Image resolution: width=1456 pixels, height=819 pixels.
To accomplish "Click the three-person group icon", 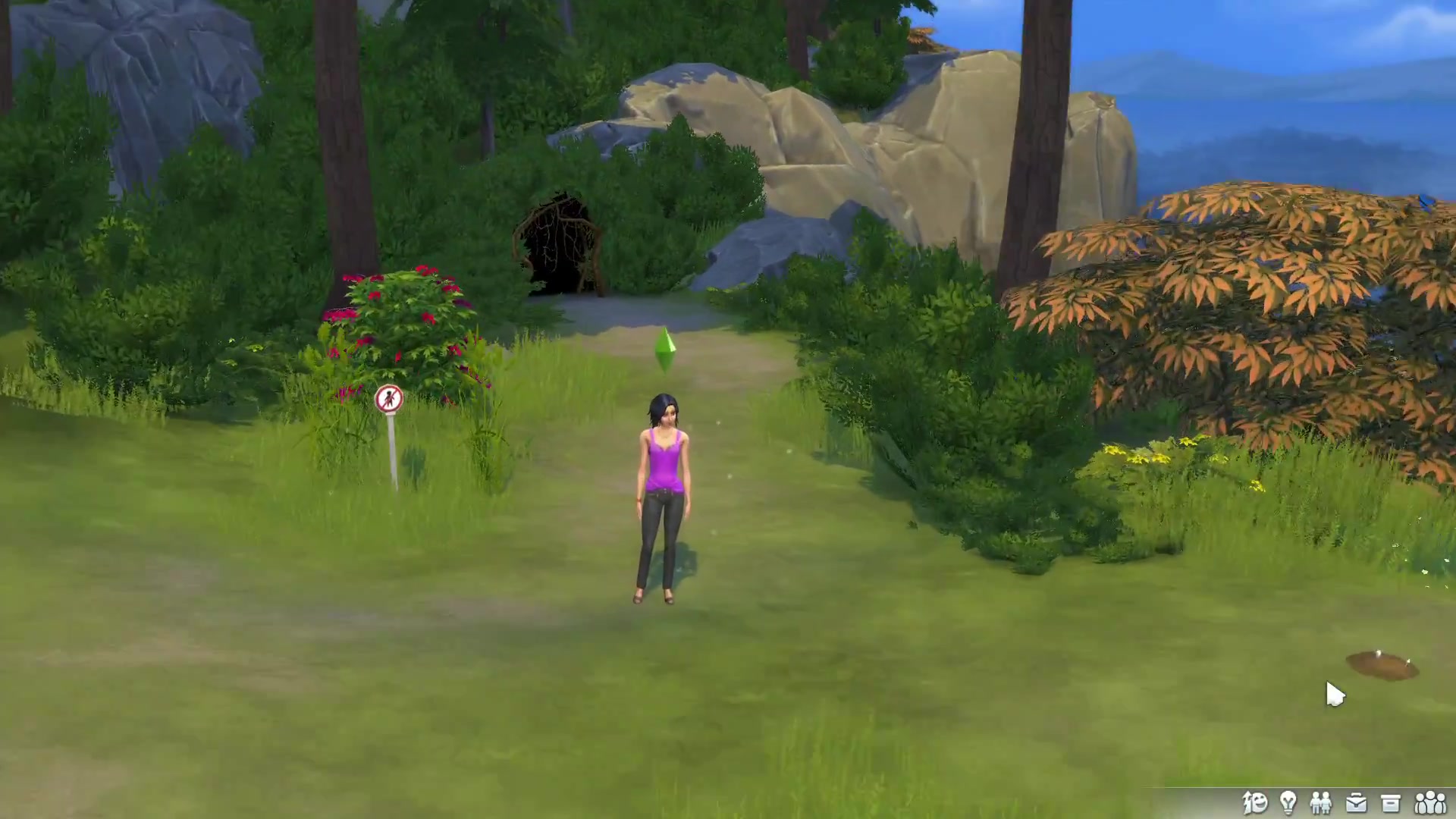I will 1430,802.
